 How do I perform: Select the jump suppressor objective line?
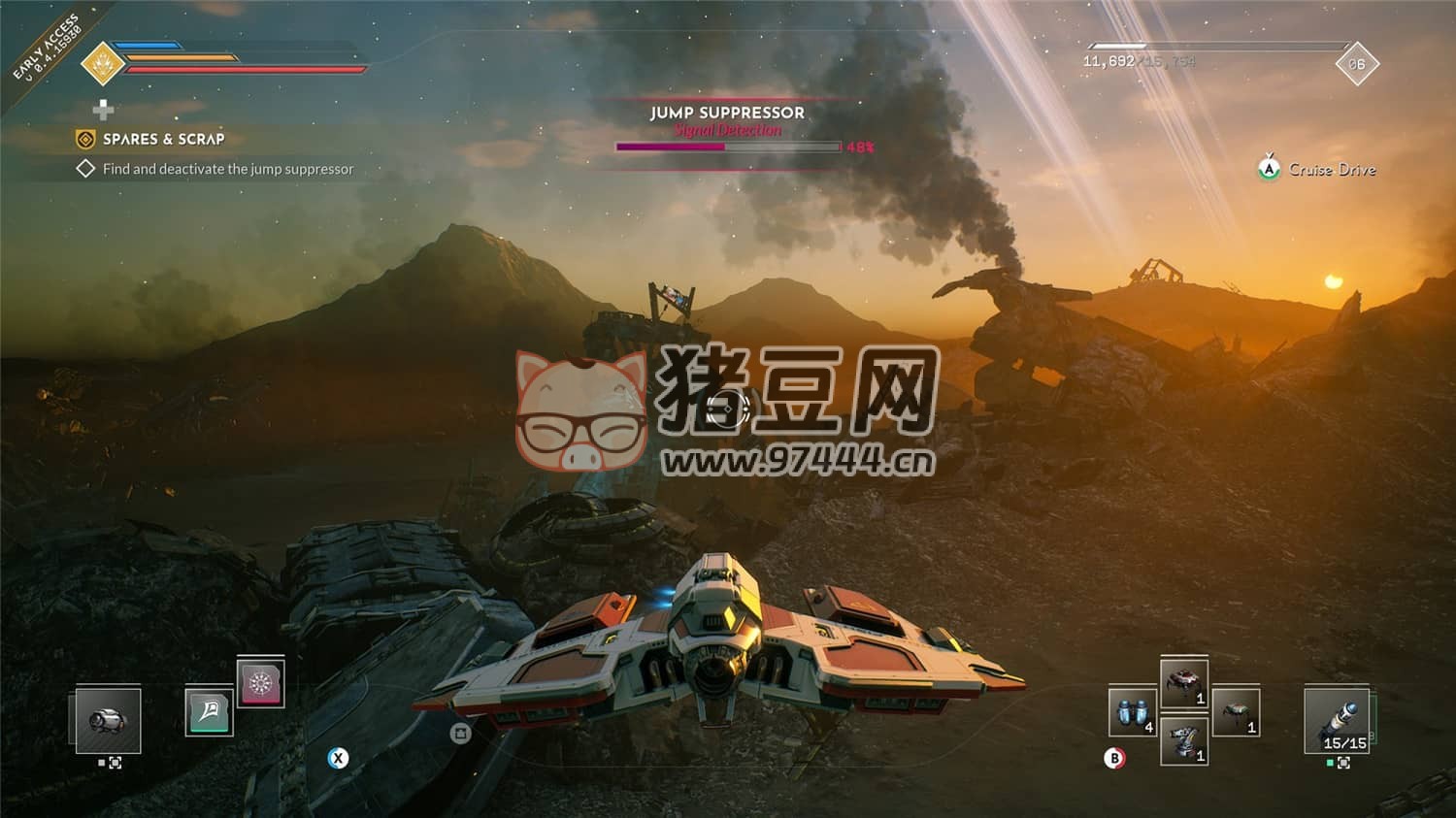[227, 169]
